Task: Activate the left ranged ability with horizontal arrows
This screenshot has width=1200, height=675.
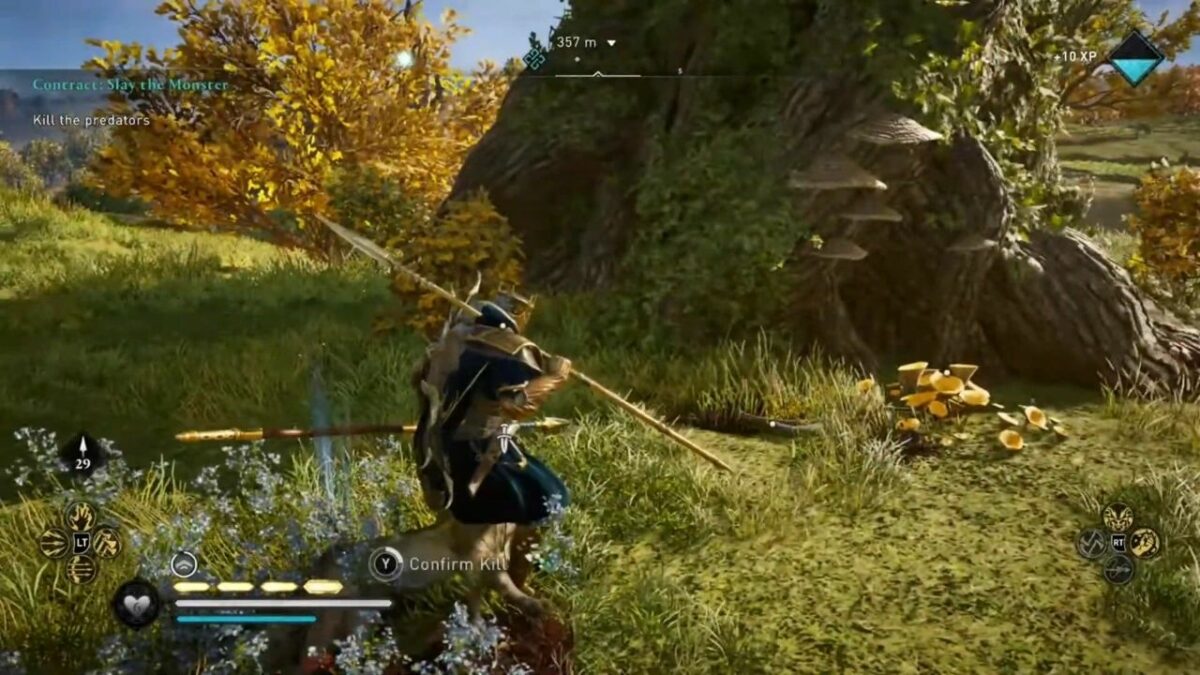Action: [x=54, y=543]
